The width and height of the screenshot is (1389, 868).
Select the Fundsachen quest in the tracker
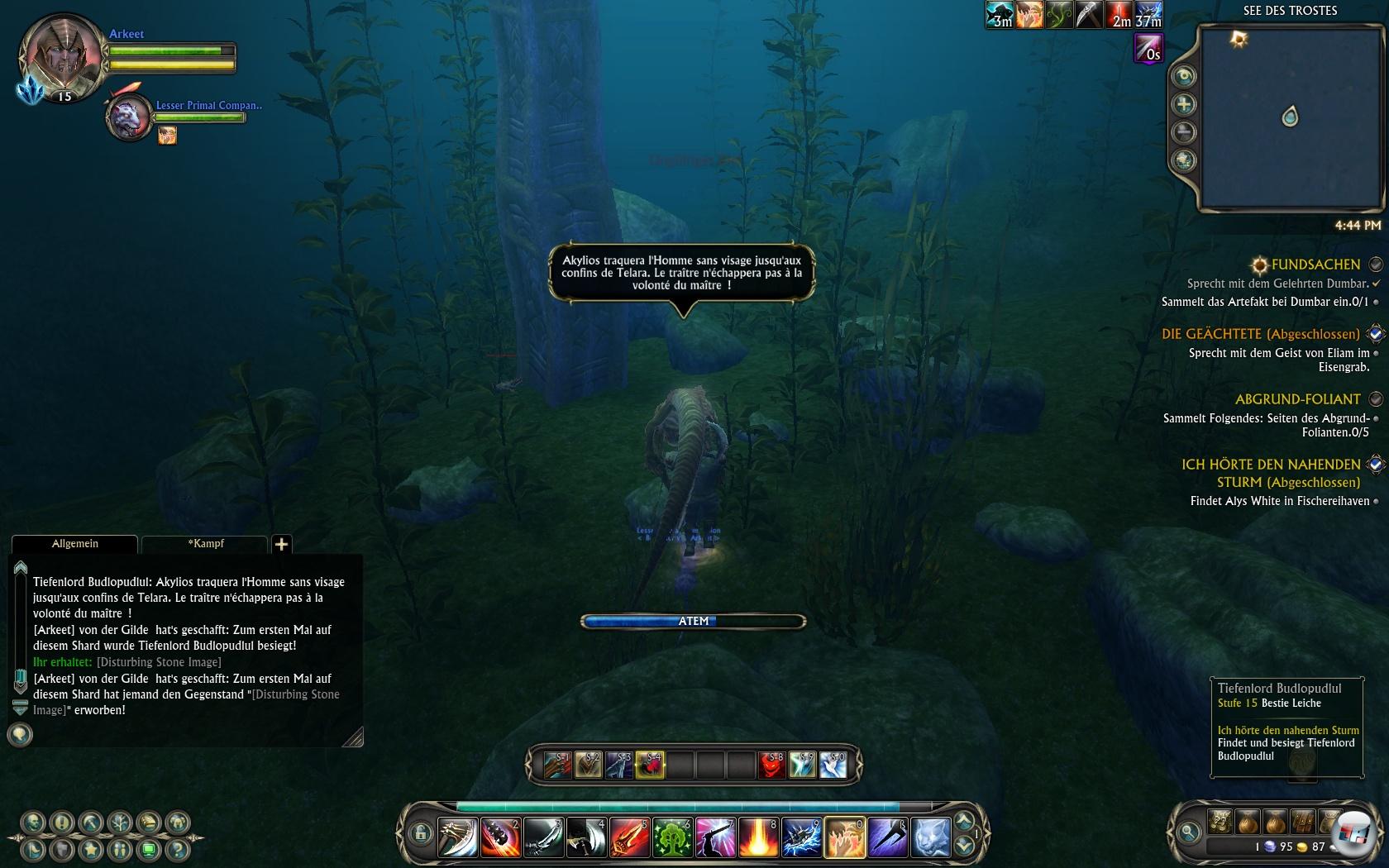click(1315, 265)
